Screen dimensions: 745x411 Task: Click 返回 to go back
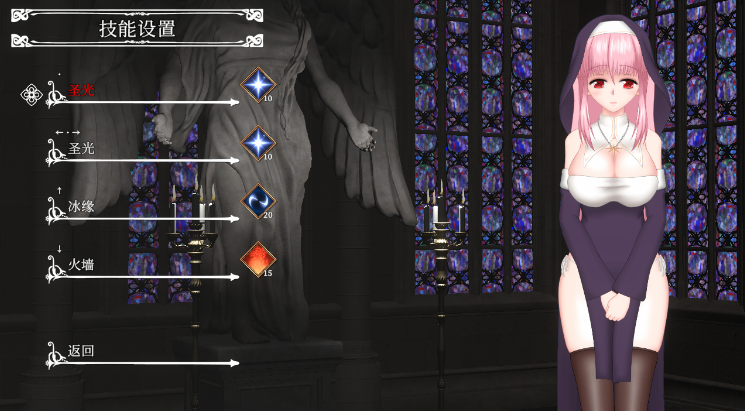[81, 351]
